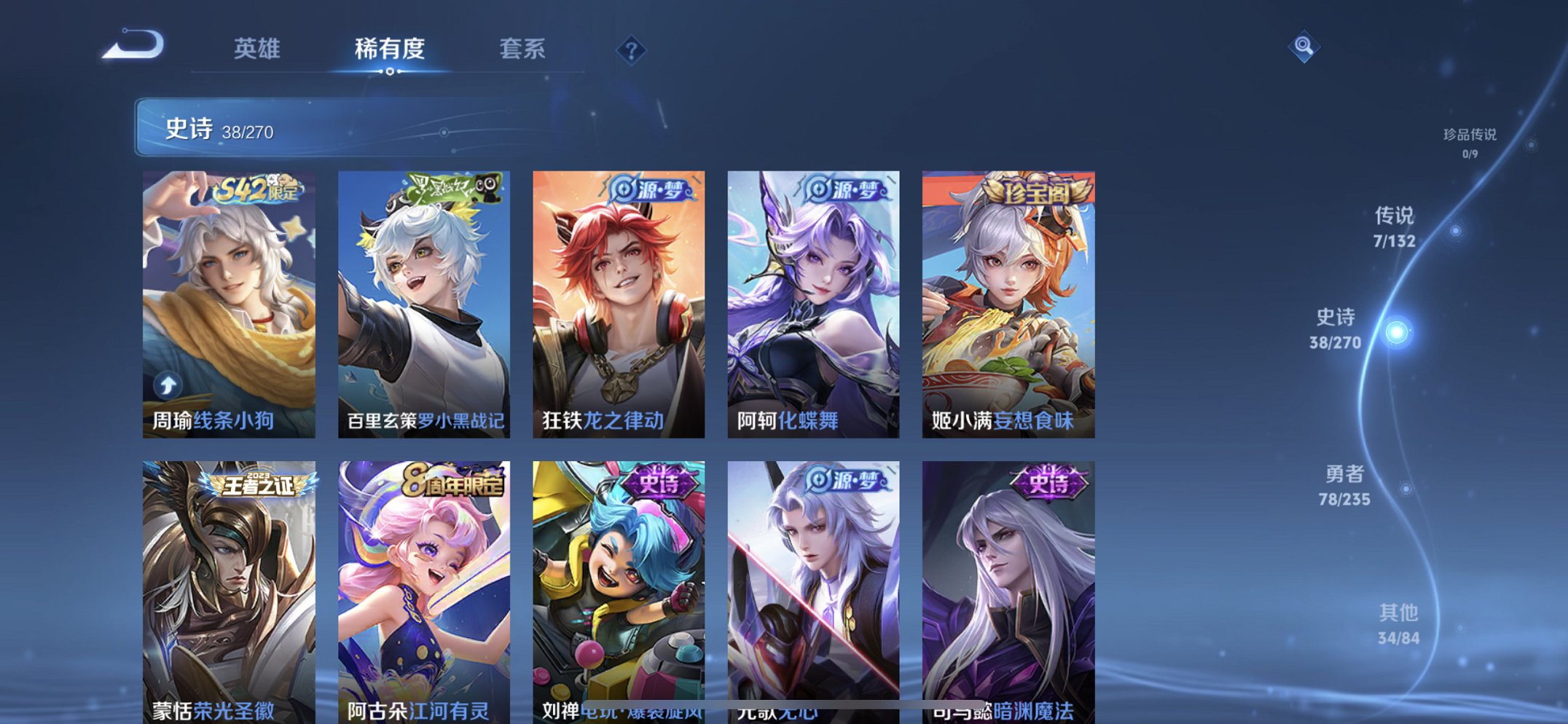Click the question mark help icon
Screen dimensions: 1568x724
[631, 50]
